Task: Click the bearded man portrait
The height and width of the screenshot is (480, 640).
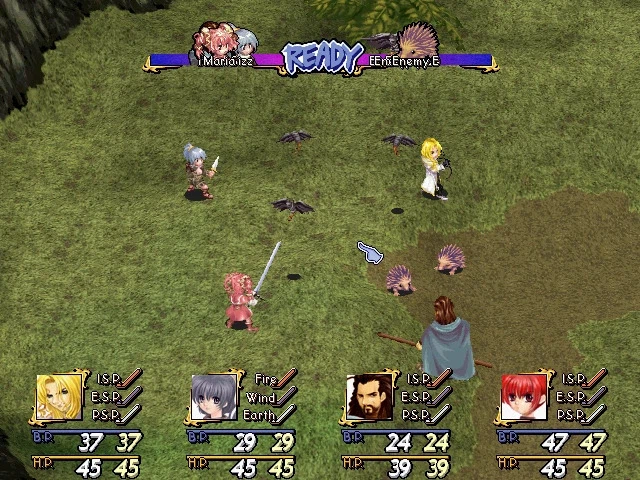Action: 367,398
